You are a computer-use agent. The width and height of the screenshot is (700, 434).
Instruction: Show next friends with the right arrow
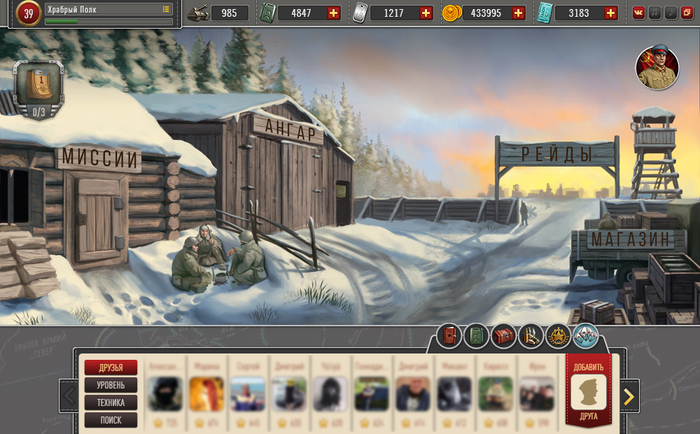[x=628, y=396]
